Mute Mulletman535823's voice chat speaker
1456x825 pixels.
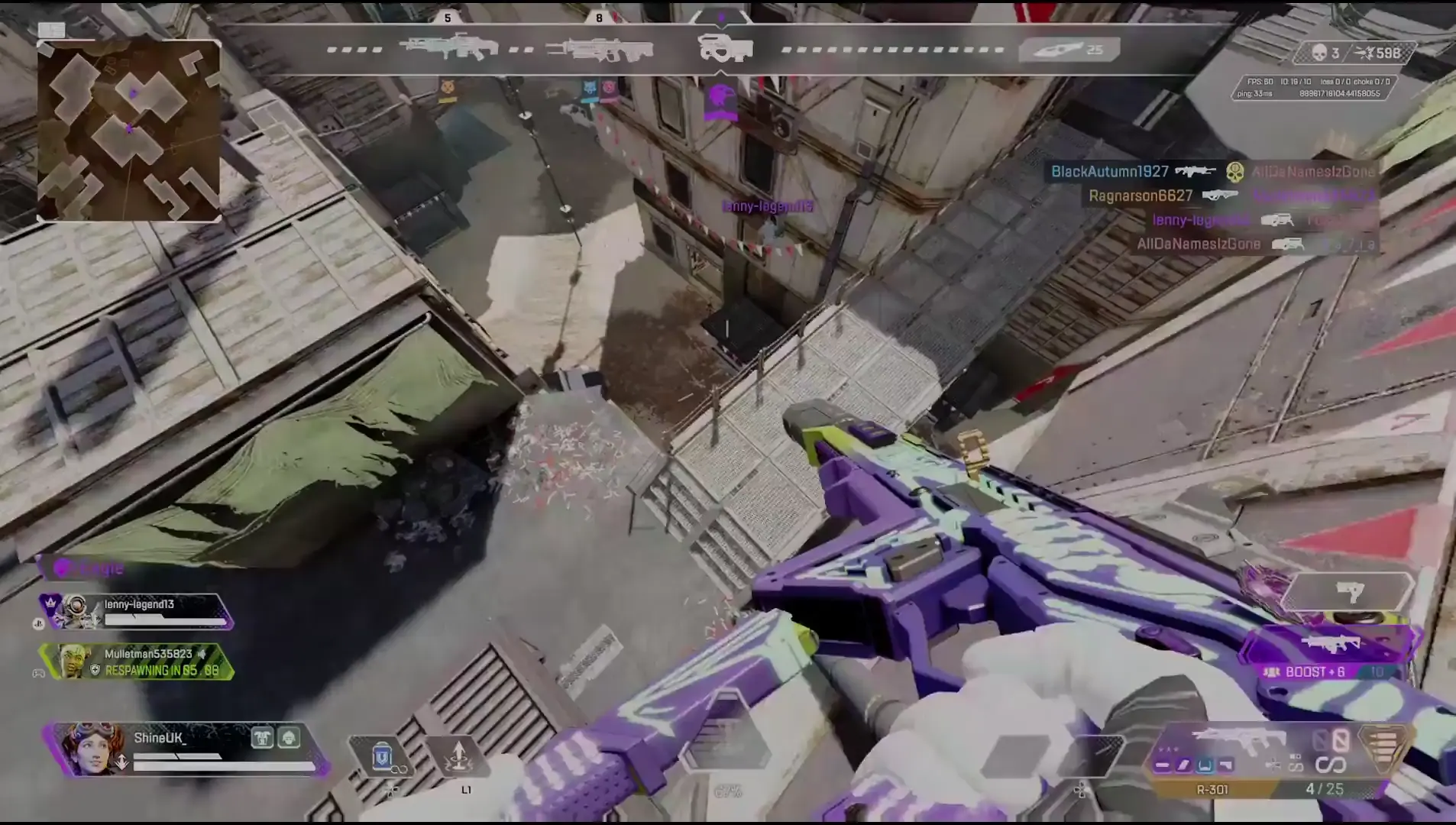tap(202, 655)
